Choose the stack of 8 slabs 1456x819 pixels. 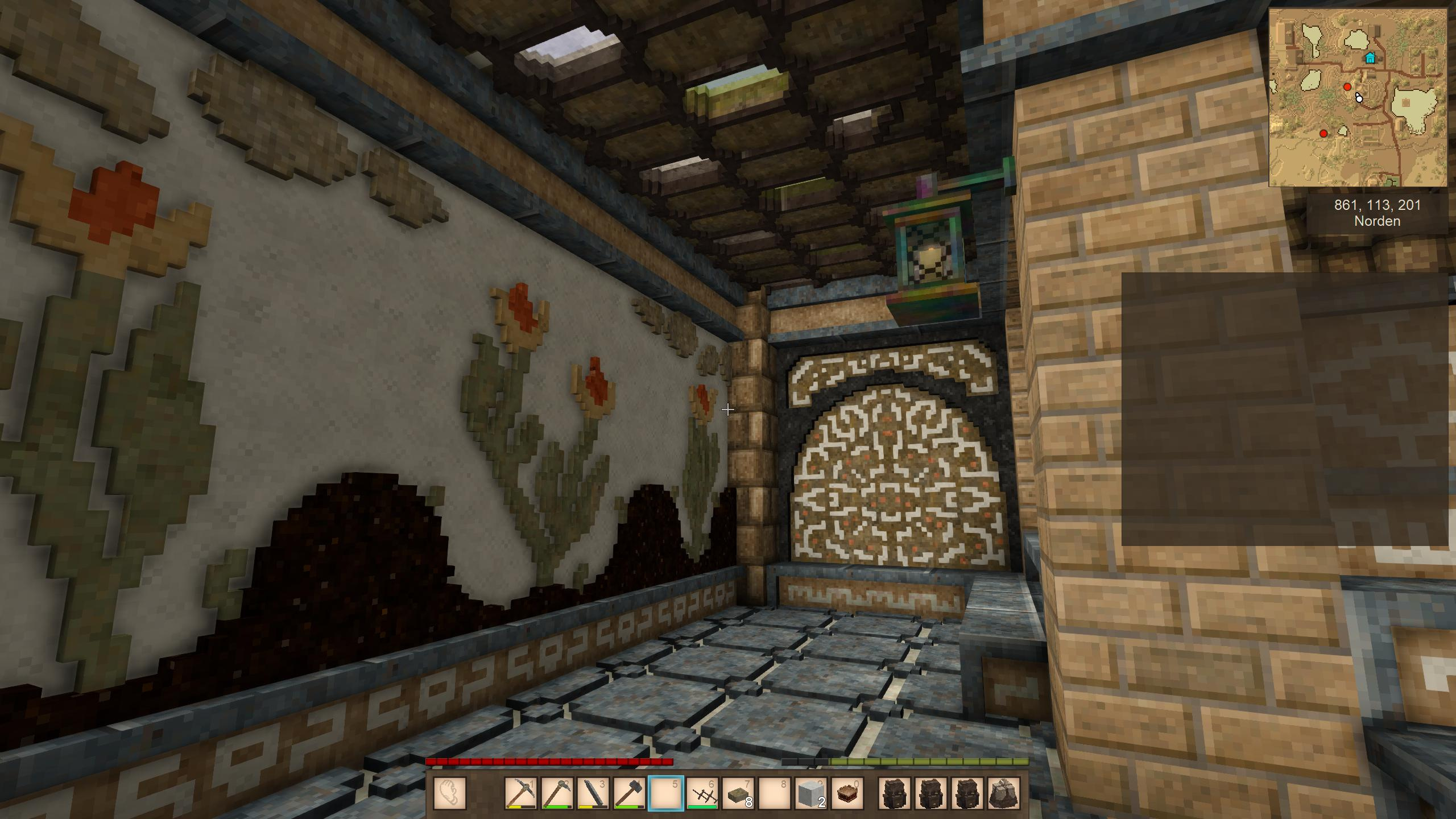[x=739, y=793]
